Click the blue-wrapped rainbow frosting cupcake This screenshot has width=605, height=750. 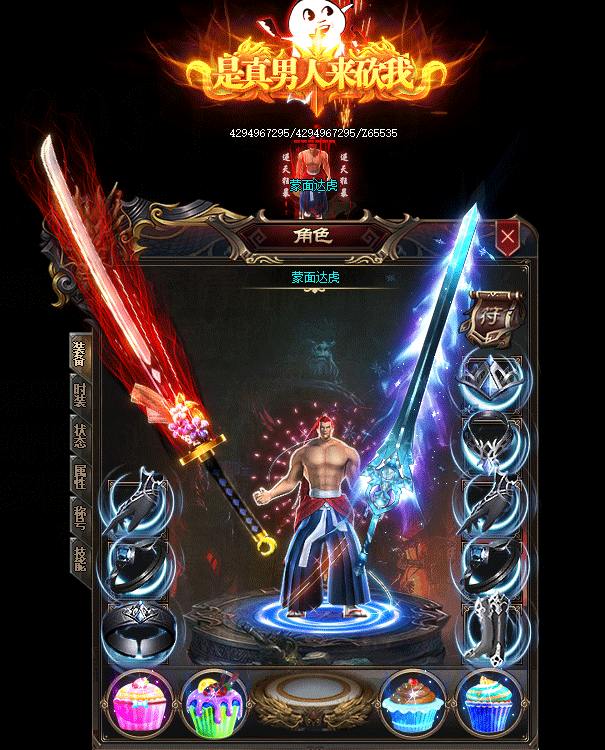point(489,700)
